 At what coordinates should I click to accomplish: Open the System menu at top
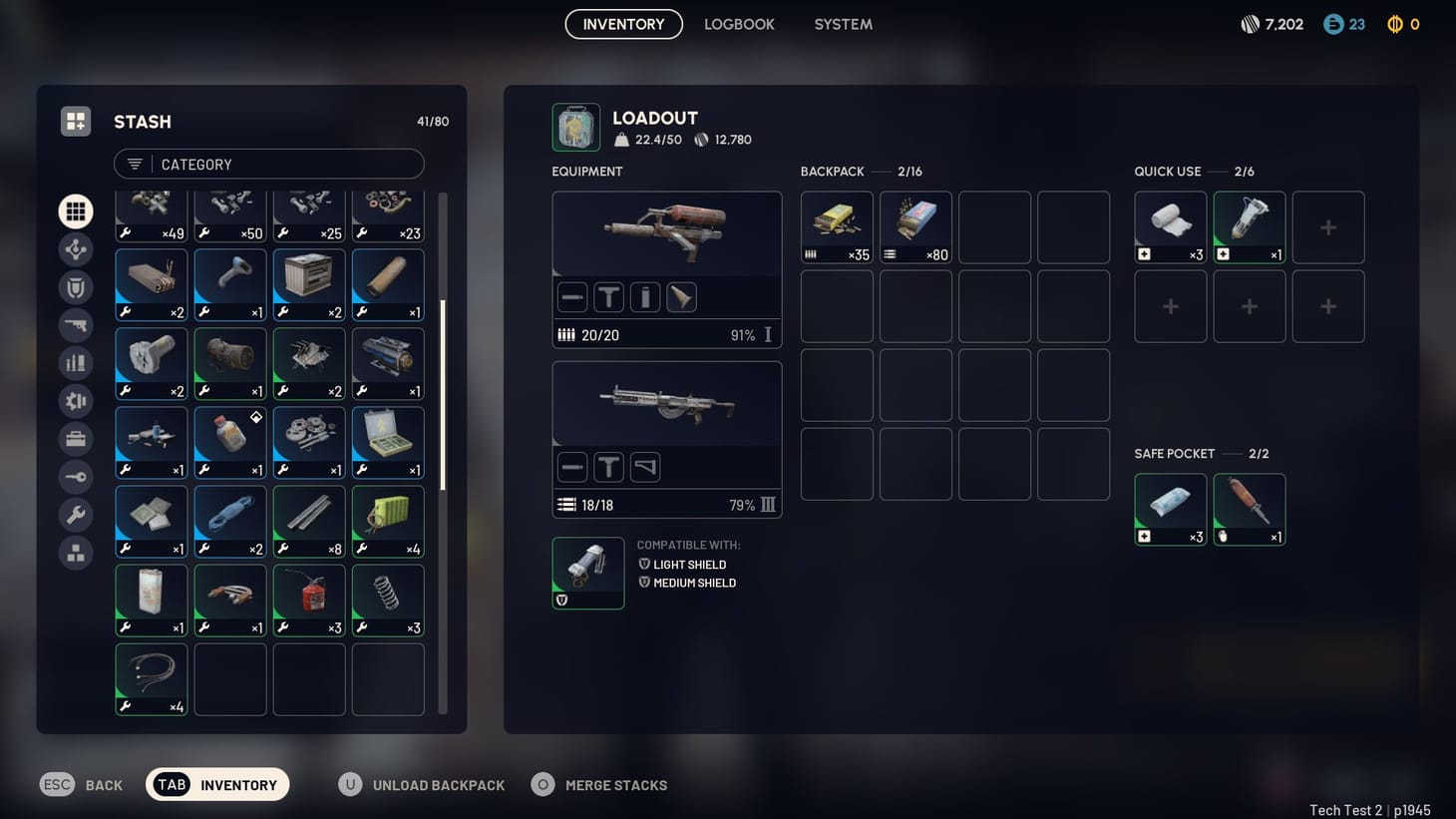[x=843, y=24]
